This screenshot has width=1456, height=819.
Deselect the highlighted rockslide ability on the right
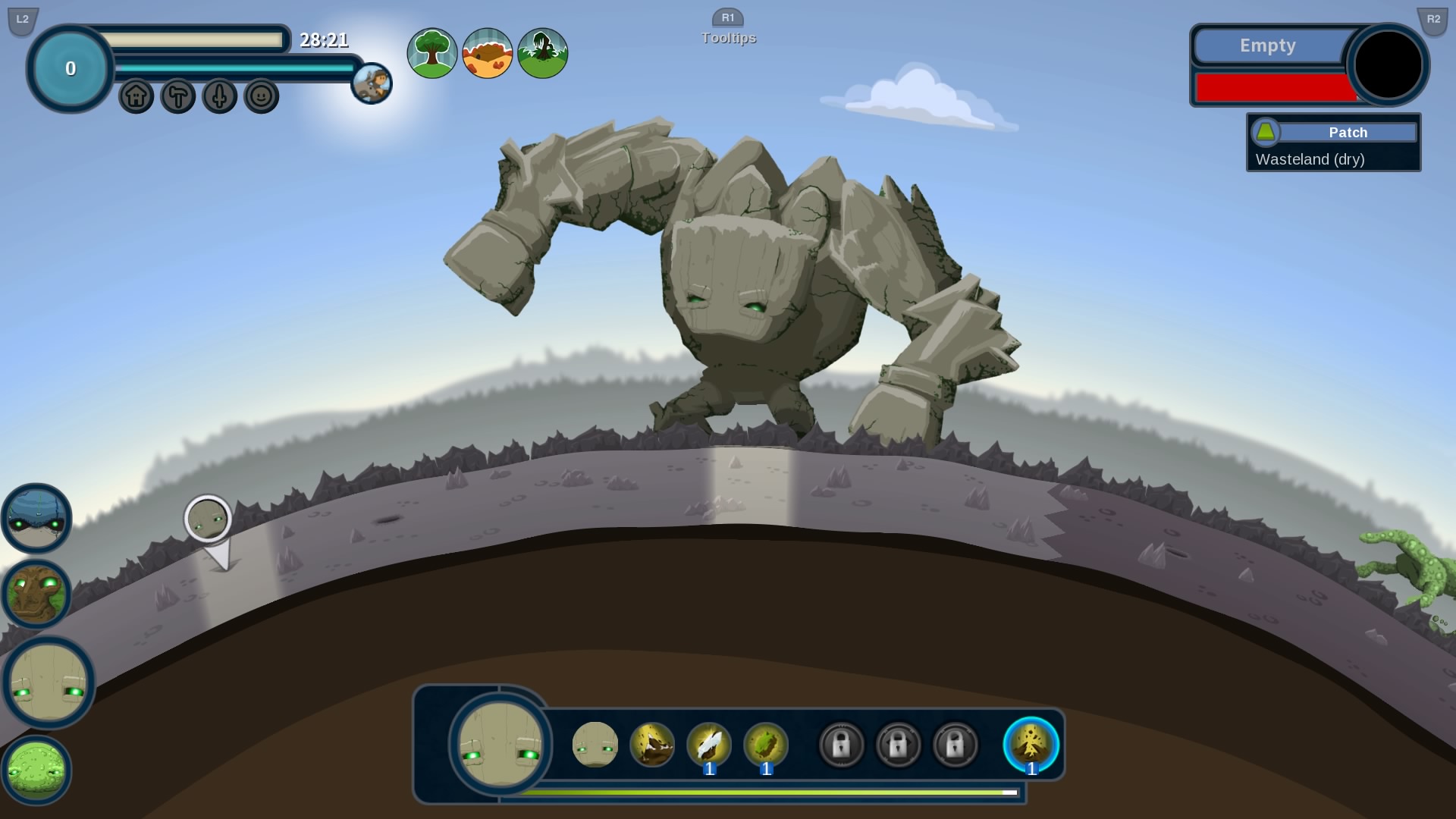(x=1031, y=745)
